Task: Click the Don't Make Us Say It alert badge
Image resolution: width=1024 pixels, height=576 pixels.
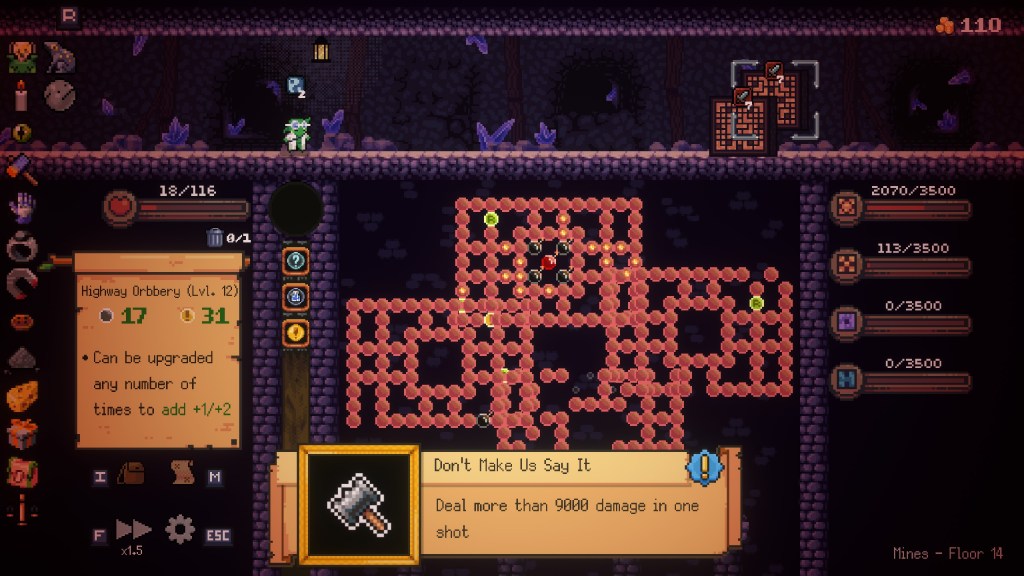Action: click(704, 466)
